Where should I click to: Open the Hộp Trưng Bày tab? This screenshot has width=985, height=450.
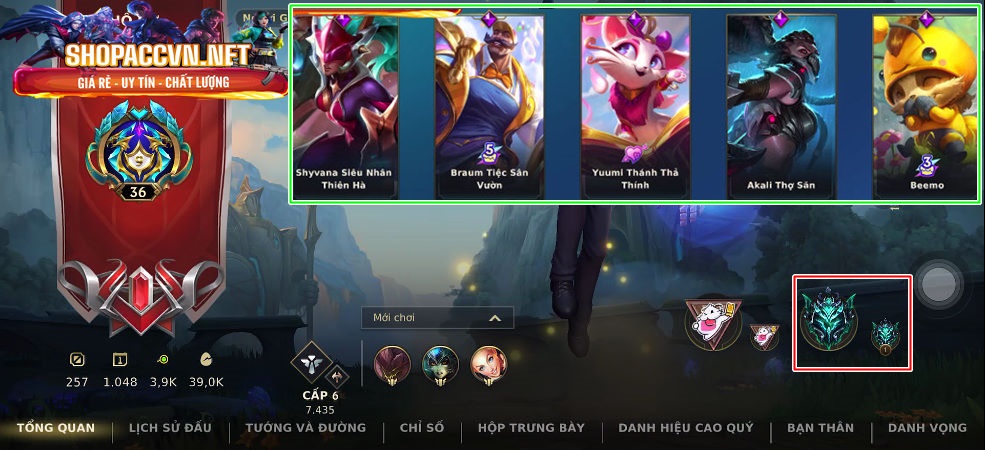pos(531,428)
